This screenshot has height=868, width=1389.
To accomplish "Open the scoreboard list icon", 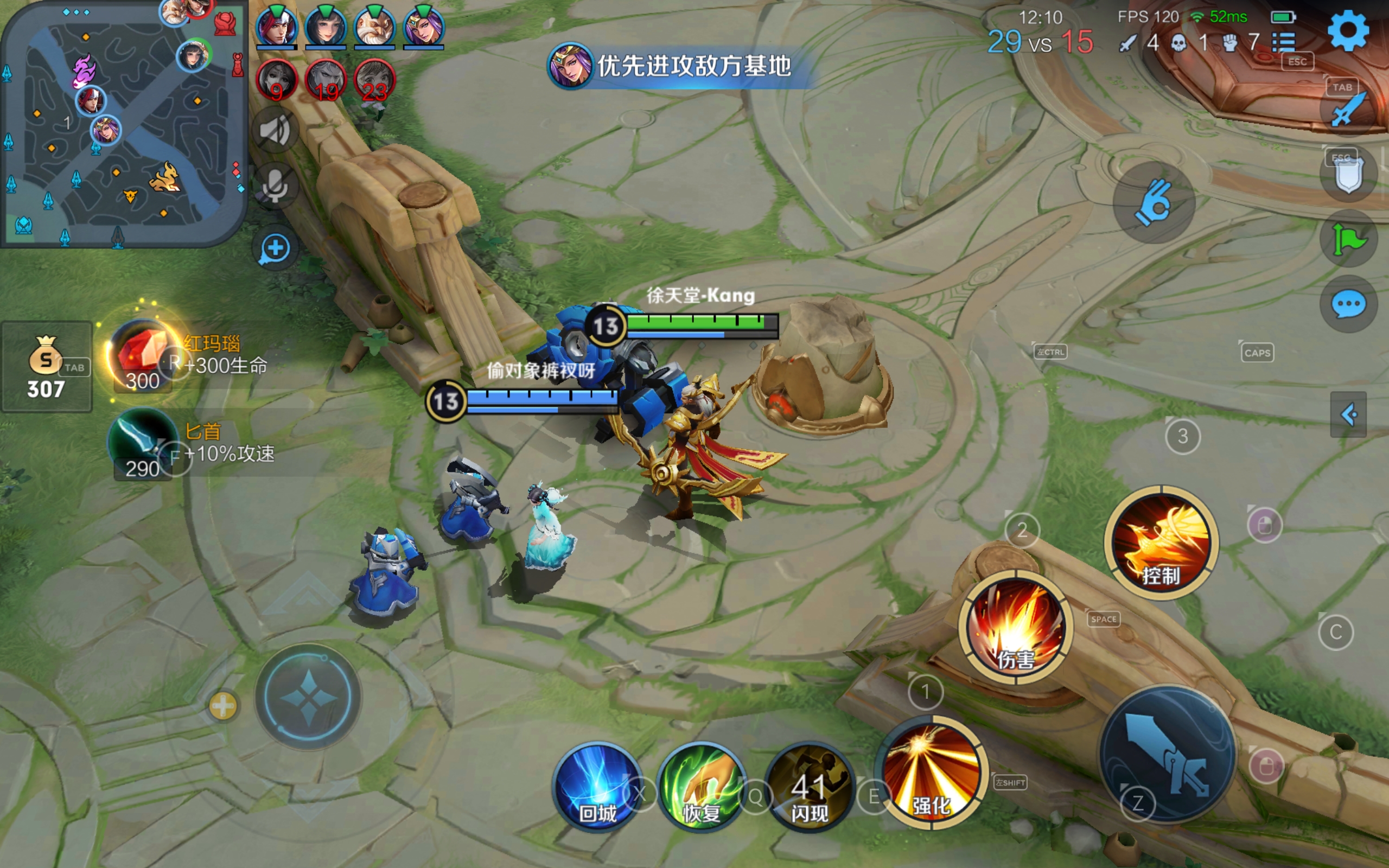I will pos(1283,42).
